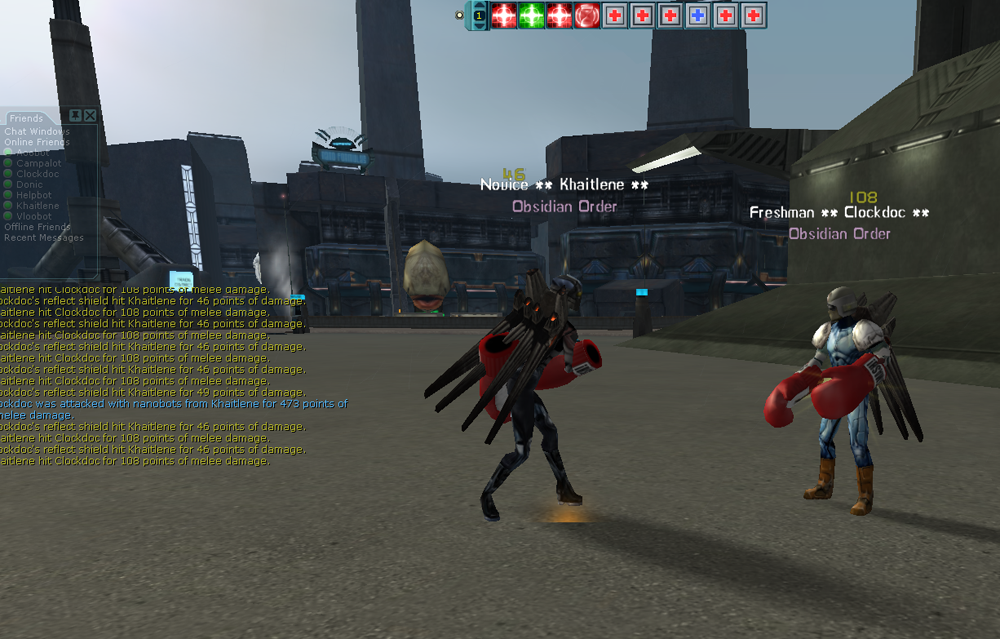
Task: Click the hotbar page number selector
Action: (479, 16)
